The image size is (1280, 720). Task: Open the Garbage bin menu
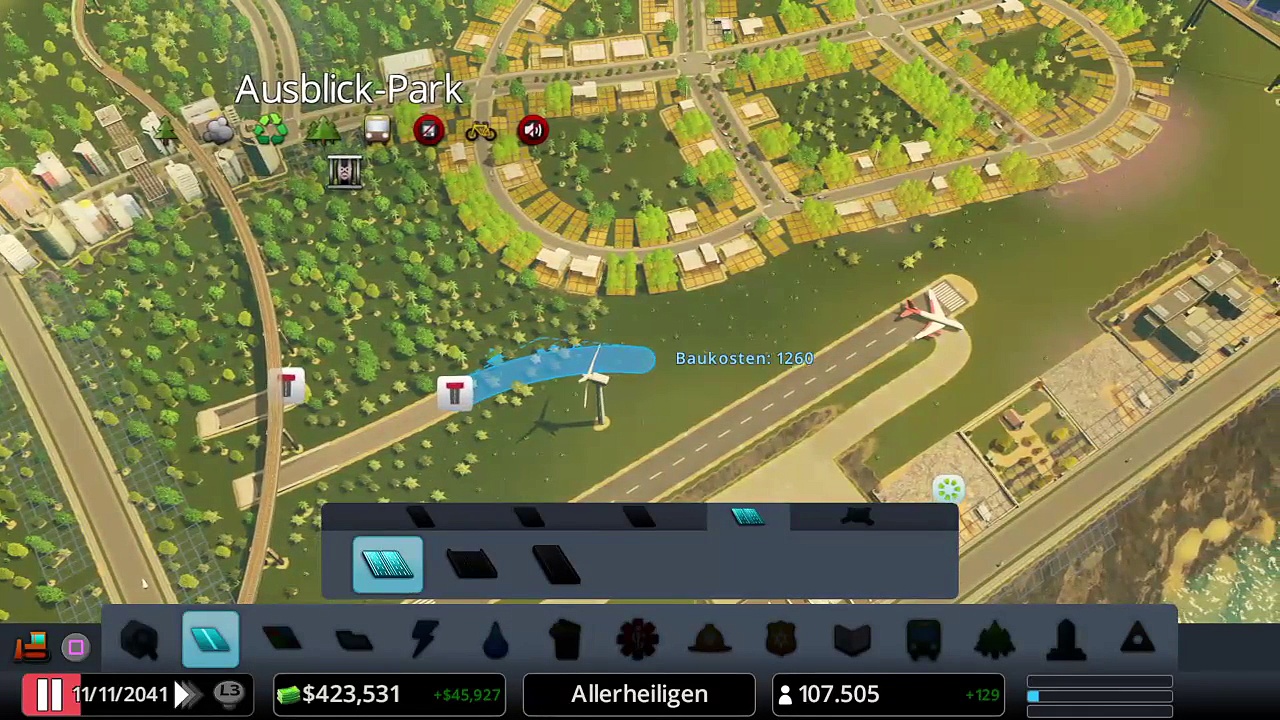point(566,640)
